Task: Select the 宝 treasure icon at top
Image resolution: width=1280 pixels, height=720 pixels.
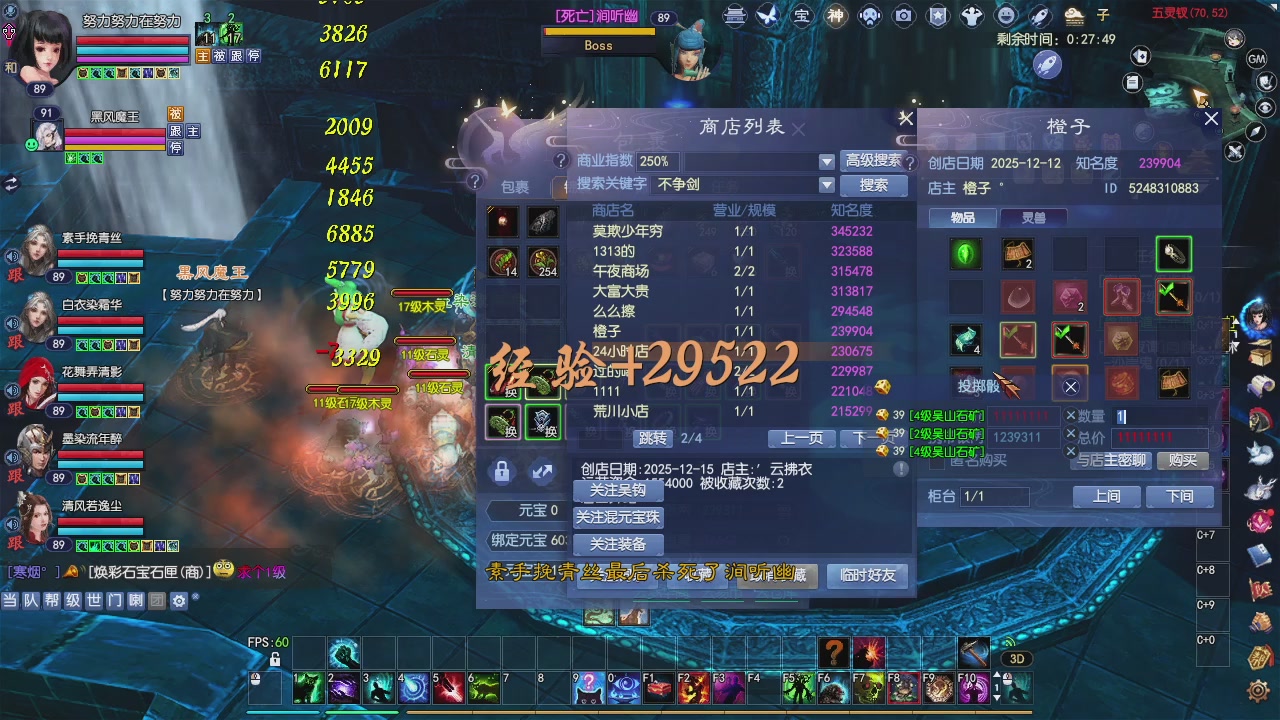Action: pos(800,15)
